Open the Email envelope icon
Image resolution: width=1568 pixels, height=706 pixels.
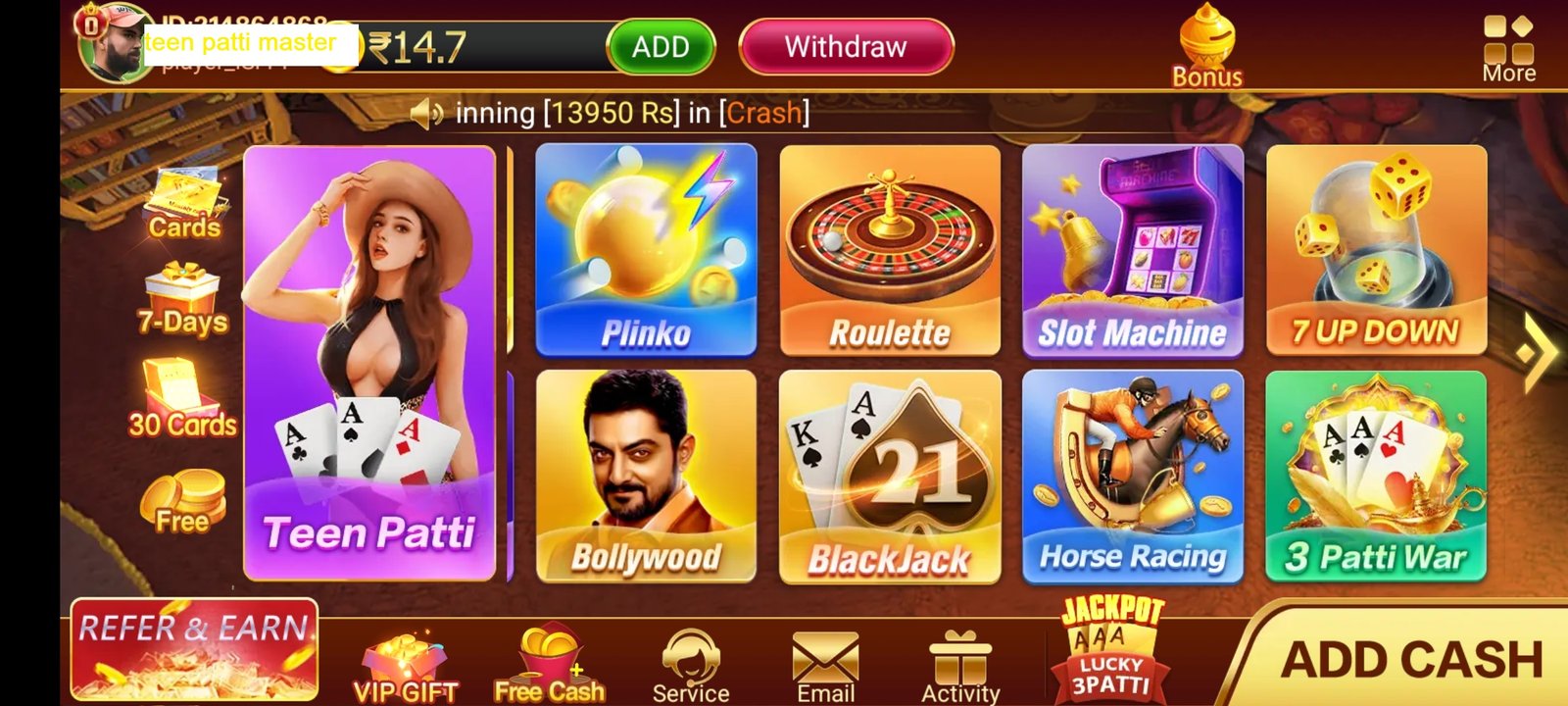(x=825, y=655)
